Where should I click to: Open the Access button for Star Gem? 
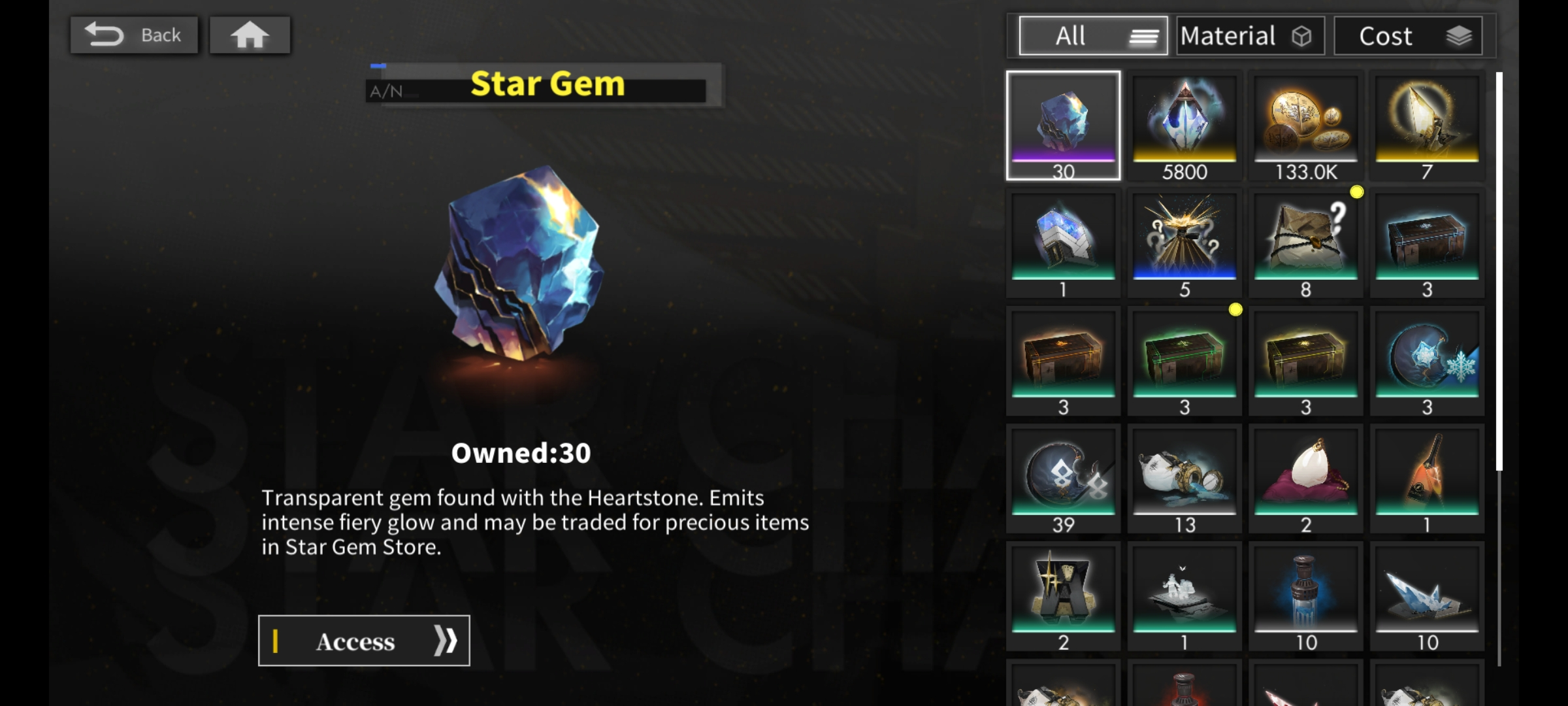(x=364, y=641)
